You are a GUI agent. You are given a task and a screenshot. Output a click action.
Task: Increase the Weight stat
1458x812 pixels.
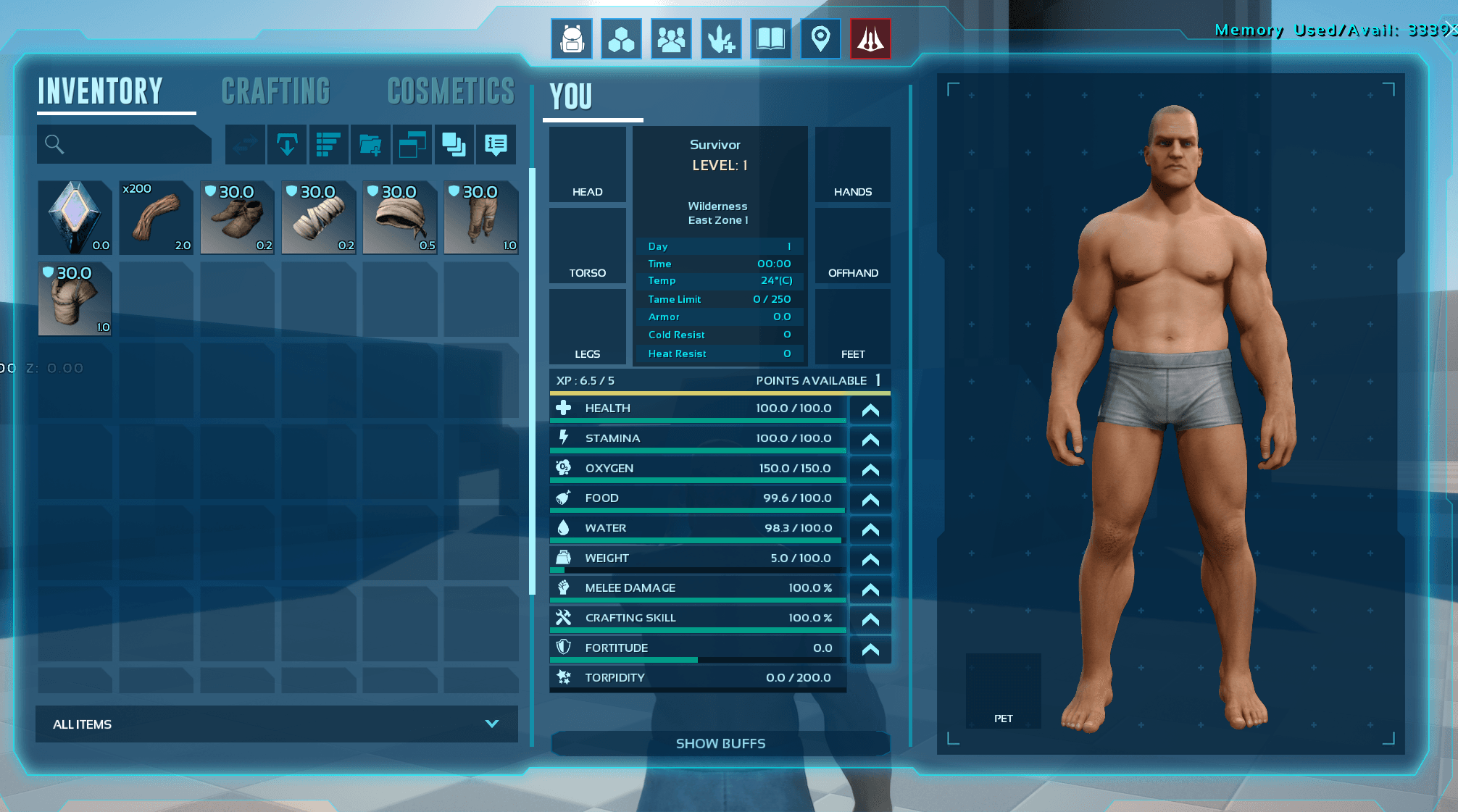(x=870, y=559)
